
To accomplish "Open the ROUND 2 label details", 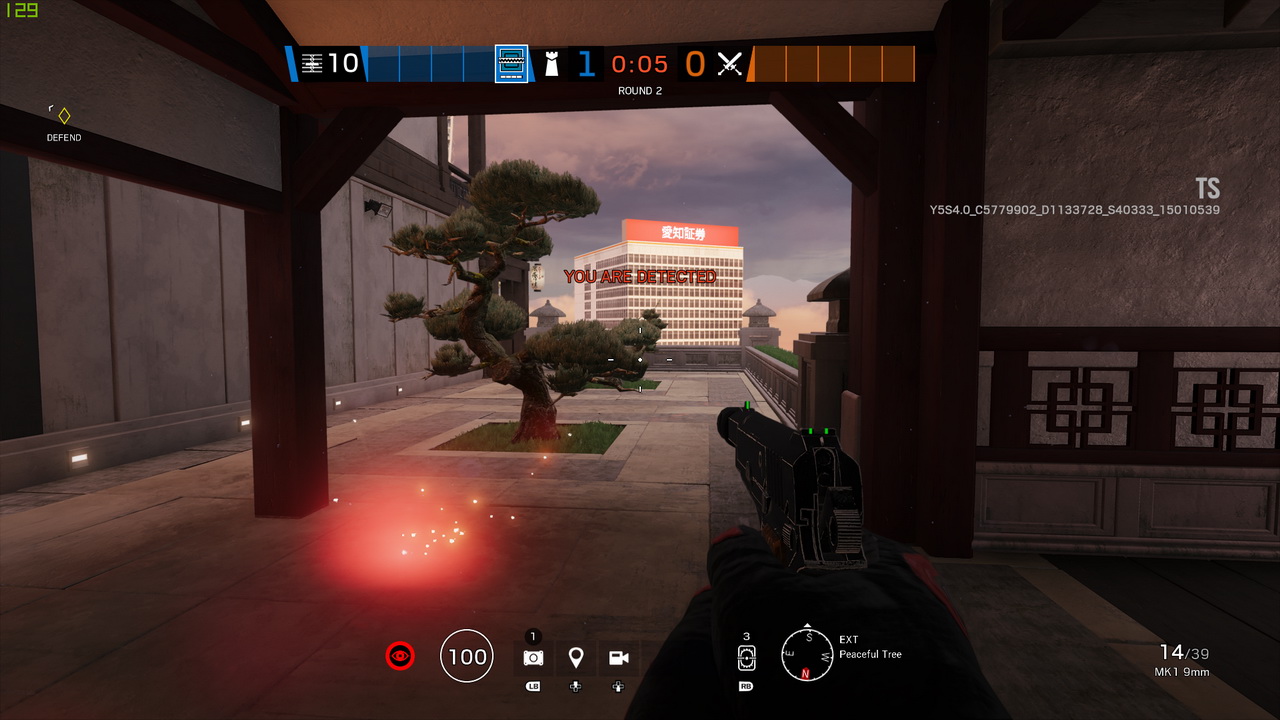I will pos(639,90).
